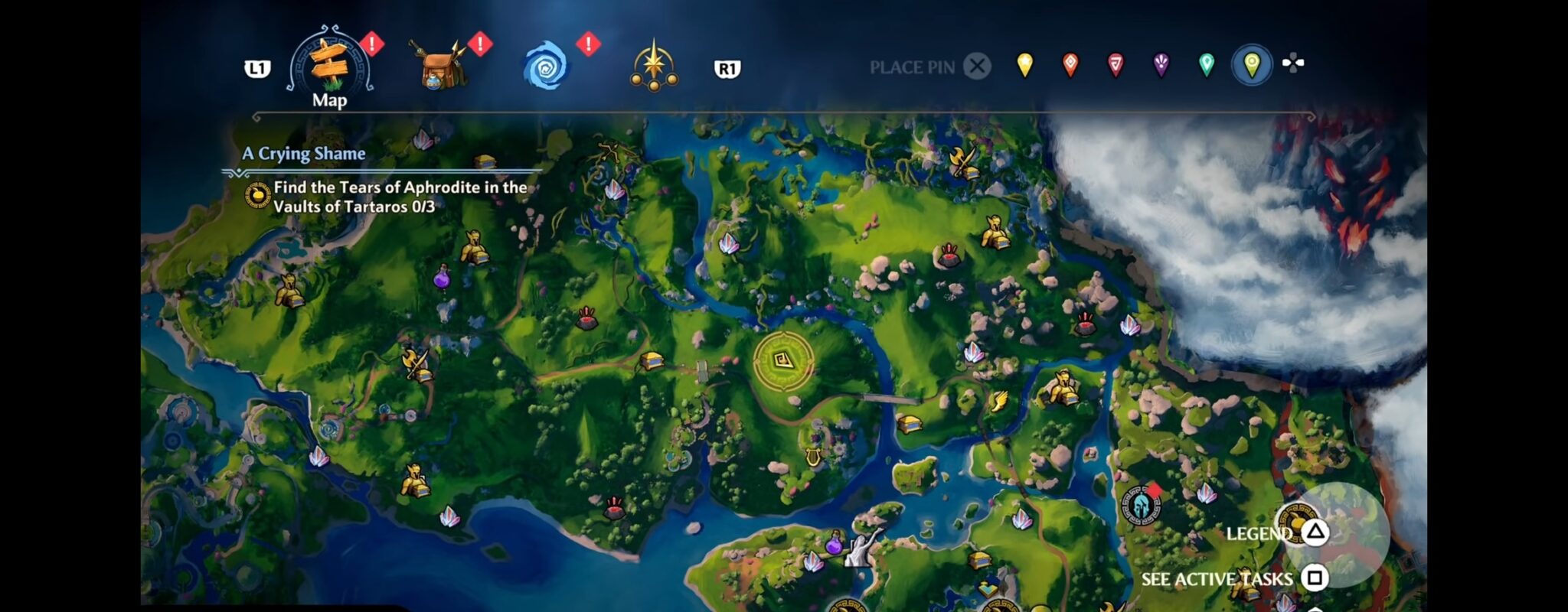Switch to the Map signpost tab
This screenshot has height=612, width=1568.
329,69
